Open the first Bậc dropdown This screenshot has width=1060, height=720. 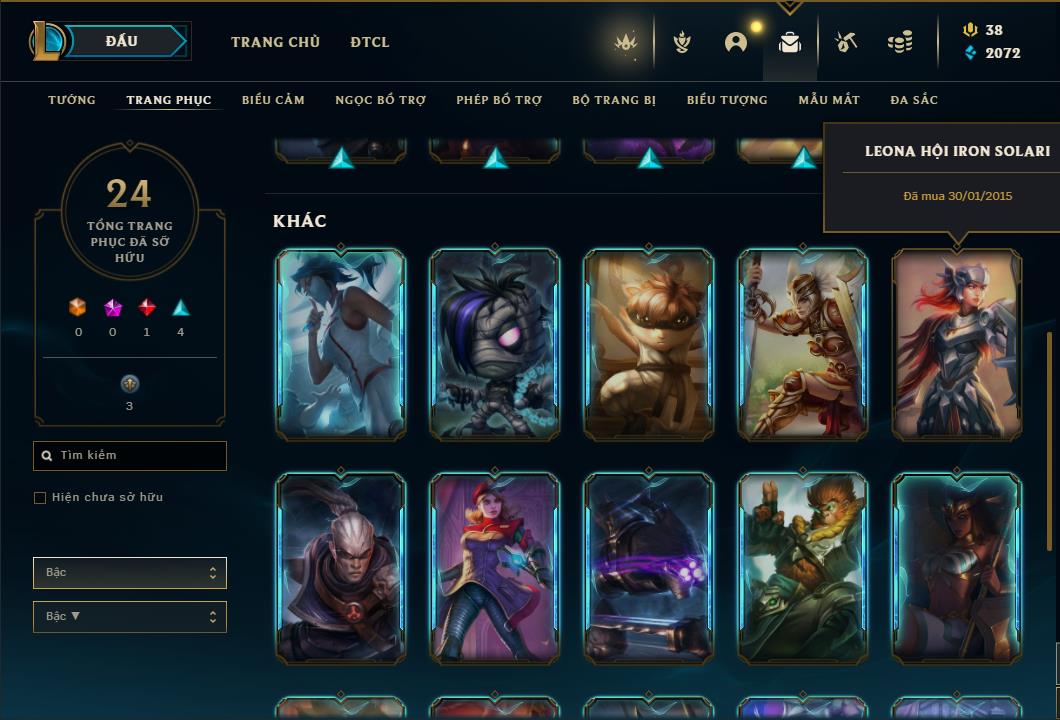point(130,573)
